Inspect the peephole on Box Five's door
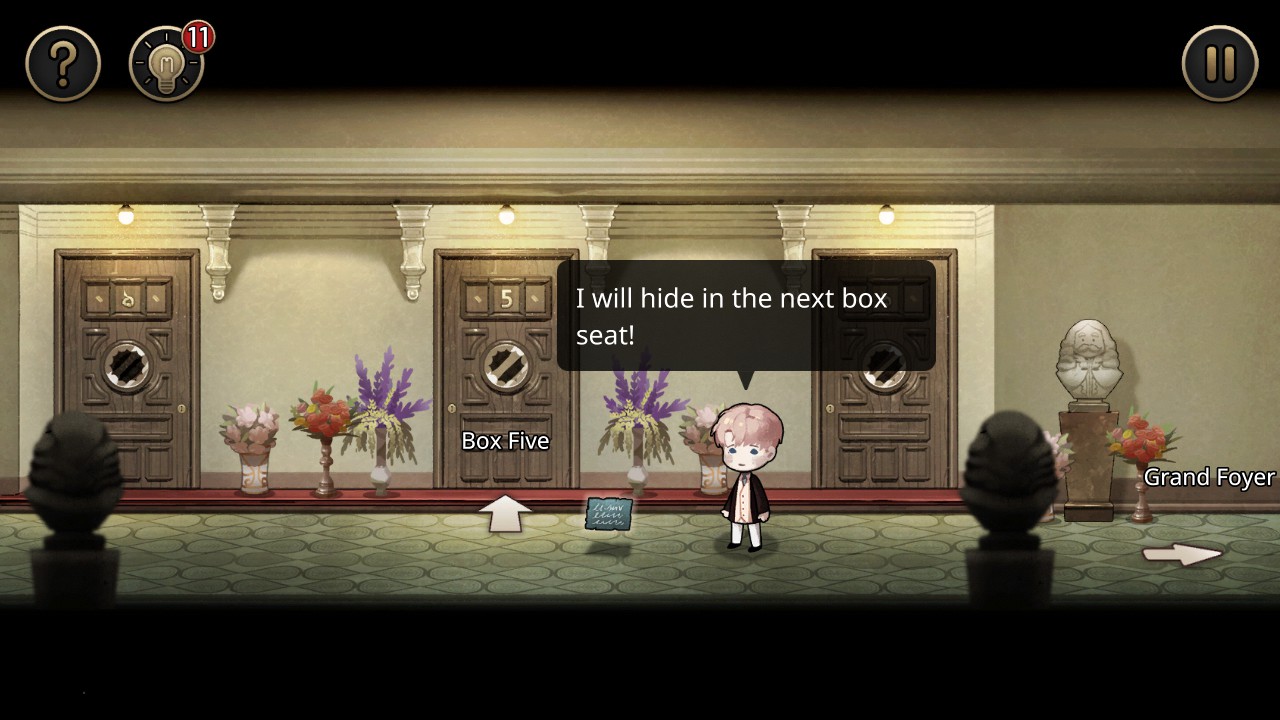 (x=505, y=364)
